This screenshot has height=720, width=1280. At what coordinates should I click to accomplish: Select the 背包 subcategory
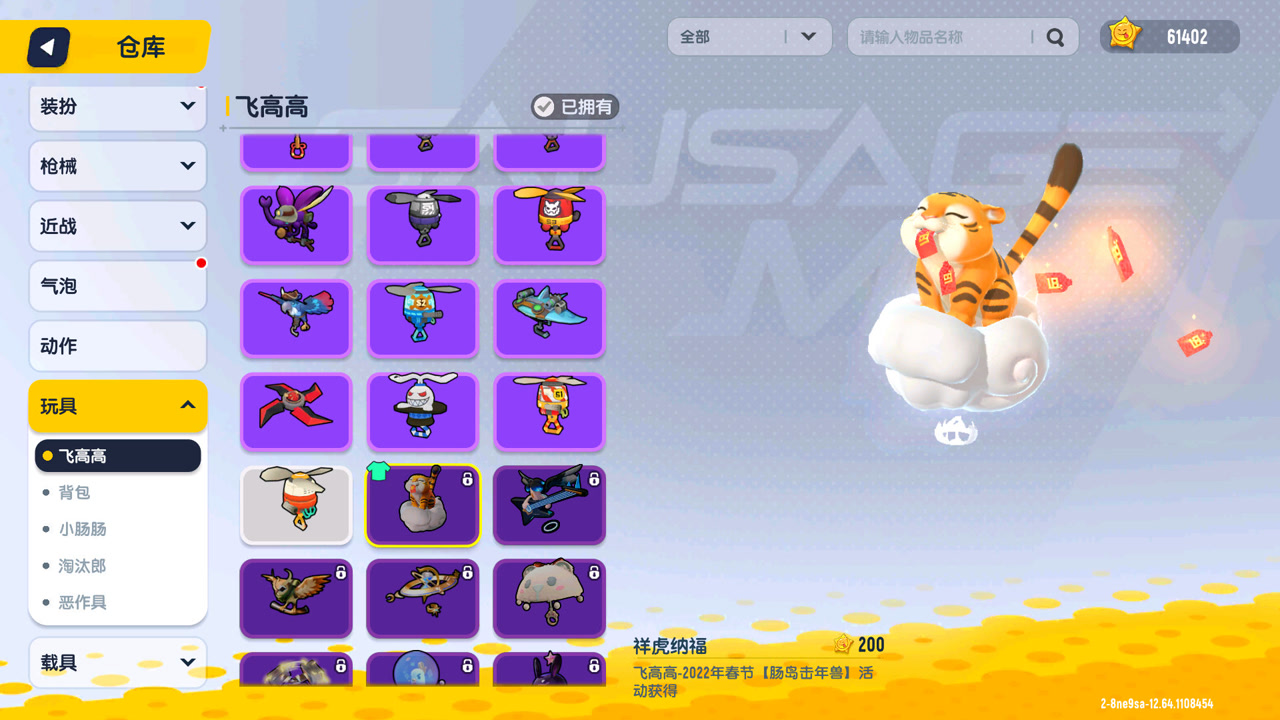[75, 492]
